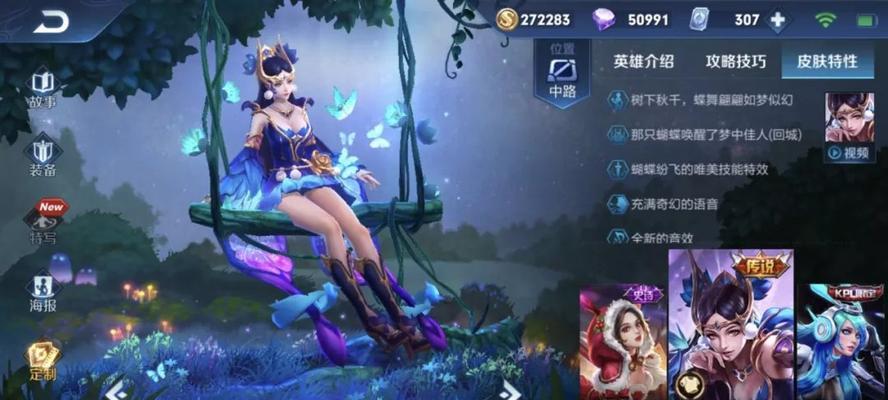The image size is (888, 400).
Task: Choose the KPL limited skin card
Action: pyautogui.click(x=841, y=340)
